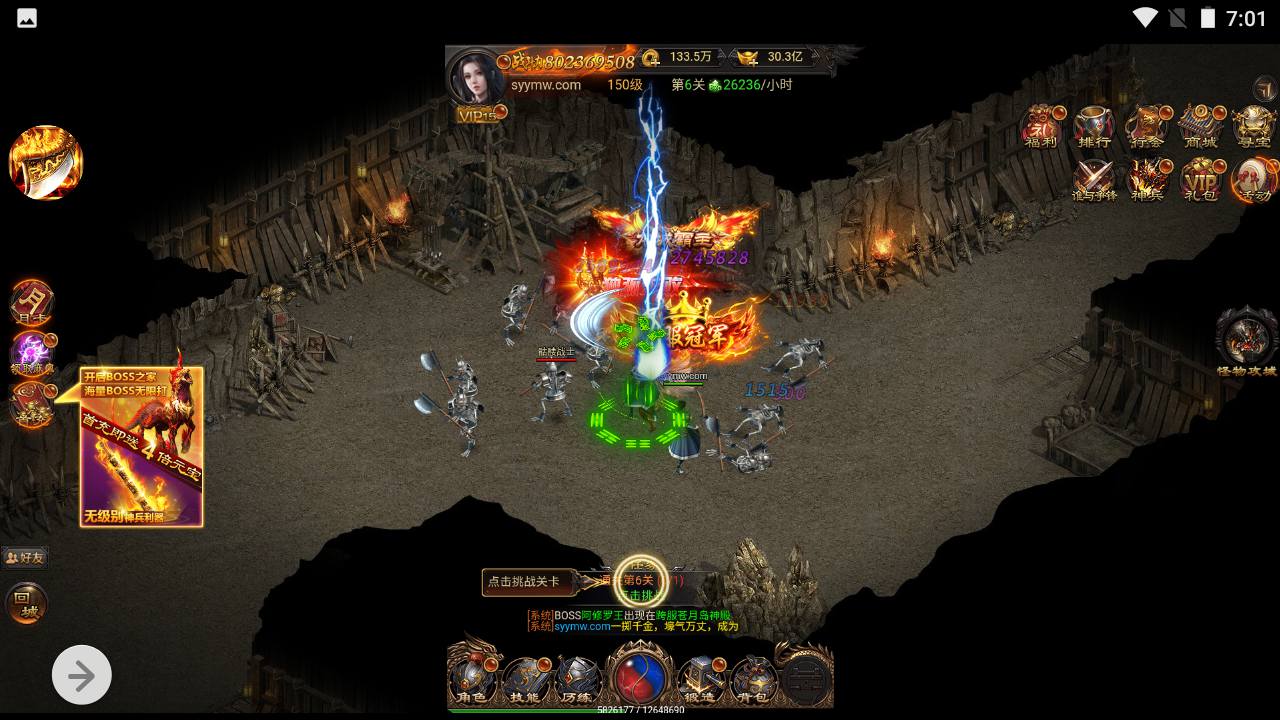The height and width of the screenshot is (720, 1280).
Task: Click the 通关第6关 stage challenge tracker
Action: (x=640, y=581)
